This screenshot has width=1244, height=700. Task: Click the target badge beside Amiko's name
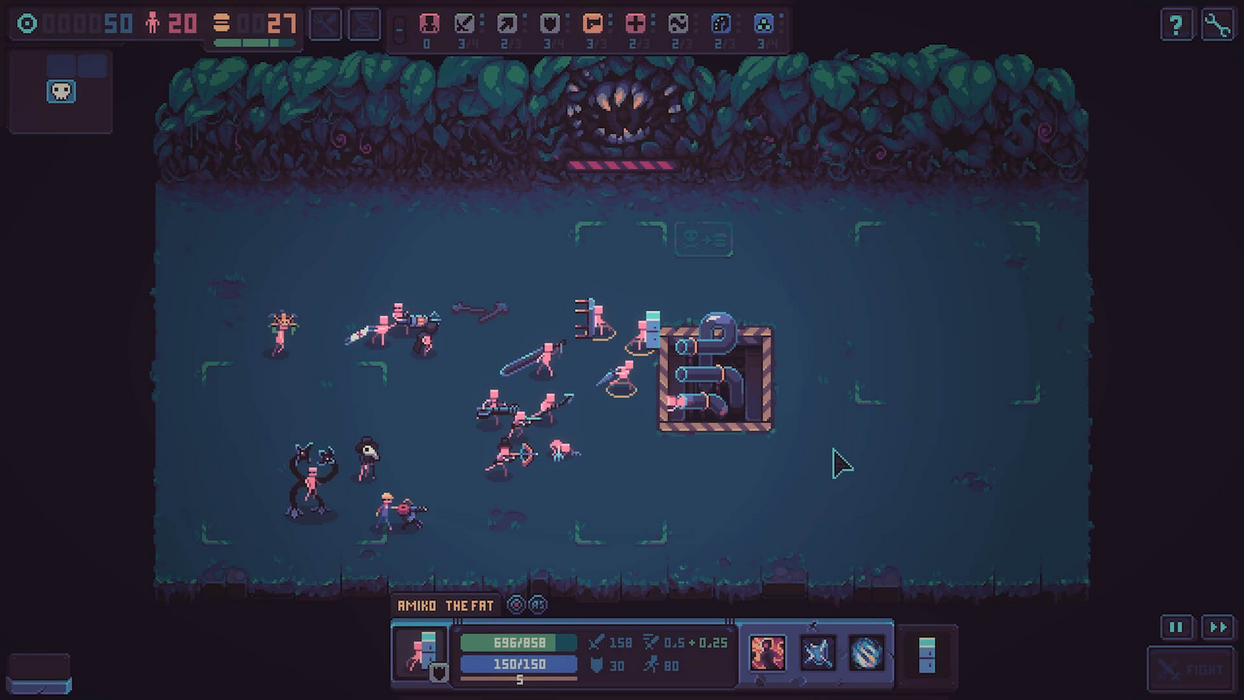pyautogui.click(x=516, y=605)
